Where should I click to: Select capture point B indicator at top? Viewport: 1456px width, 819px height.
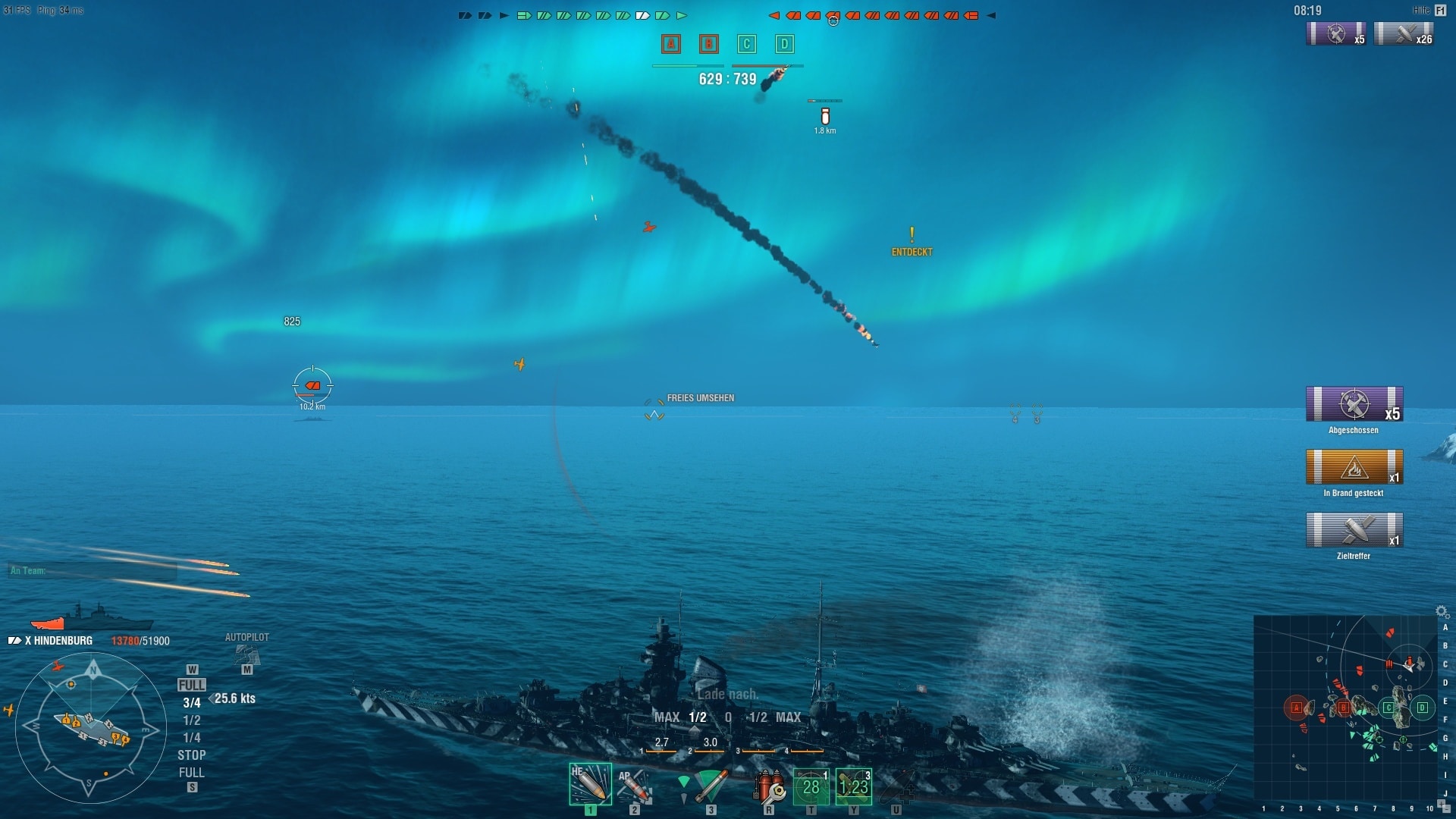point(709,44)
